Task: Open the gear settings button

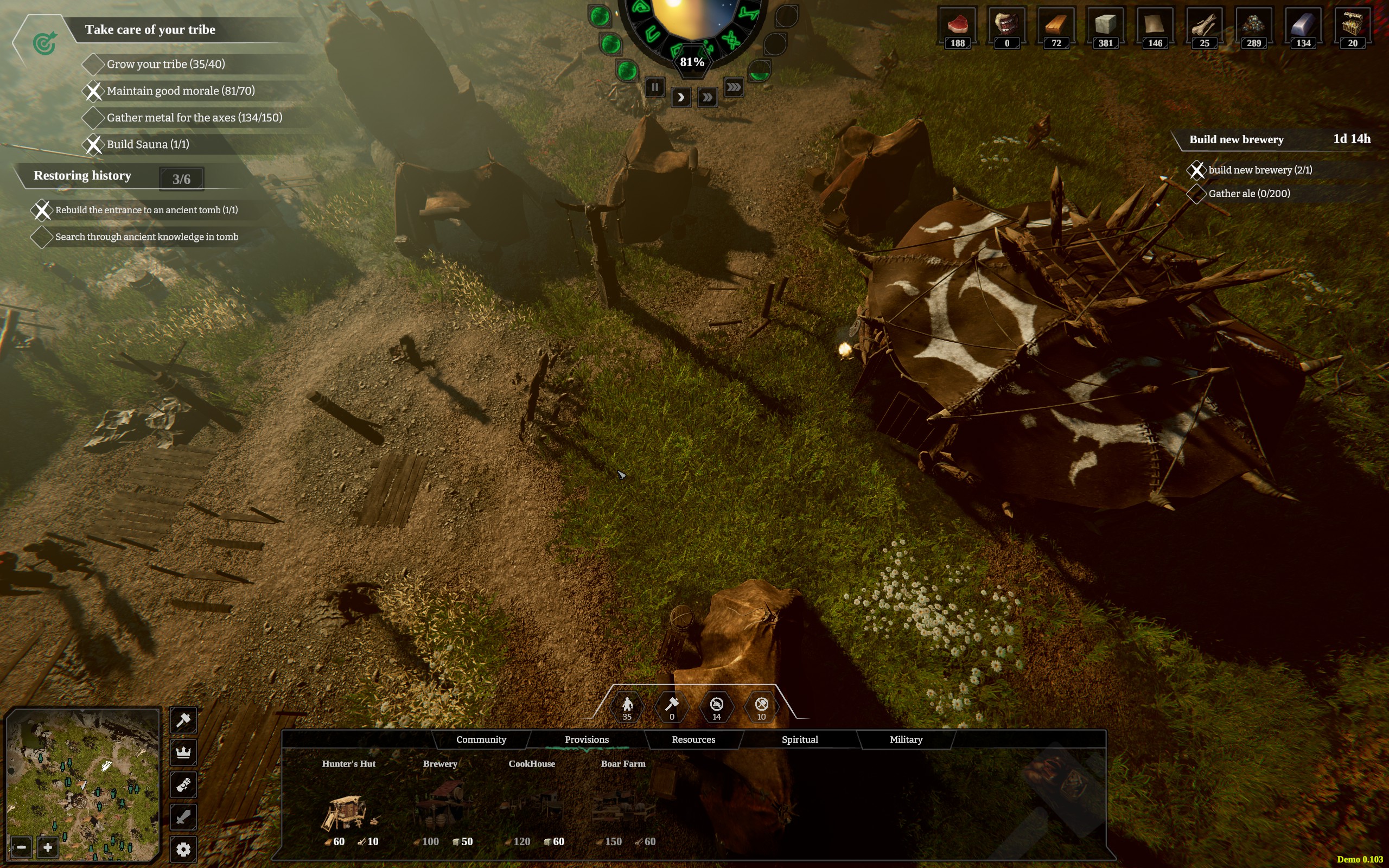Action: (183, 849)
